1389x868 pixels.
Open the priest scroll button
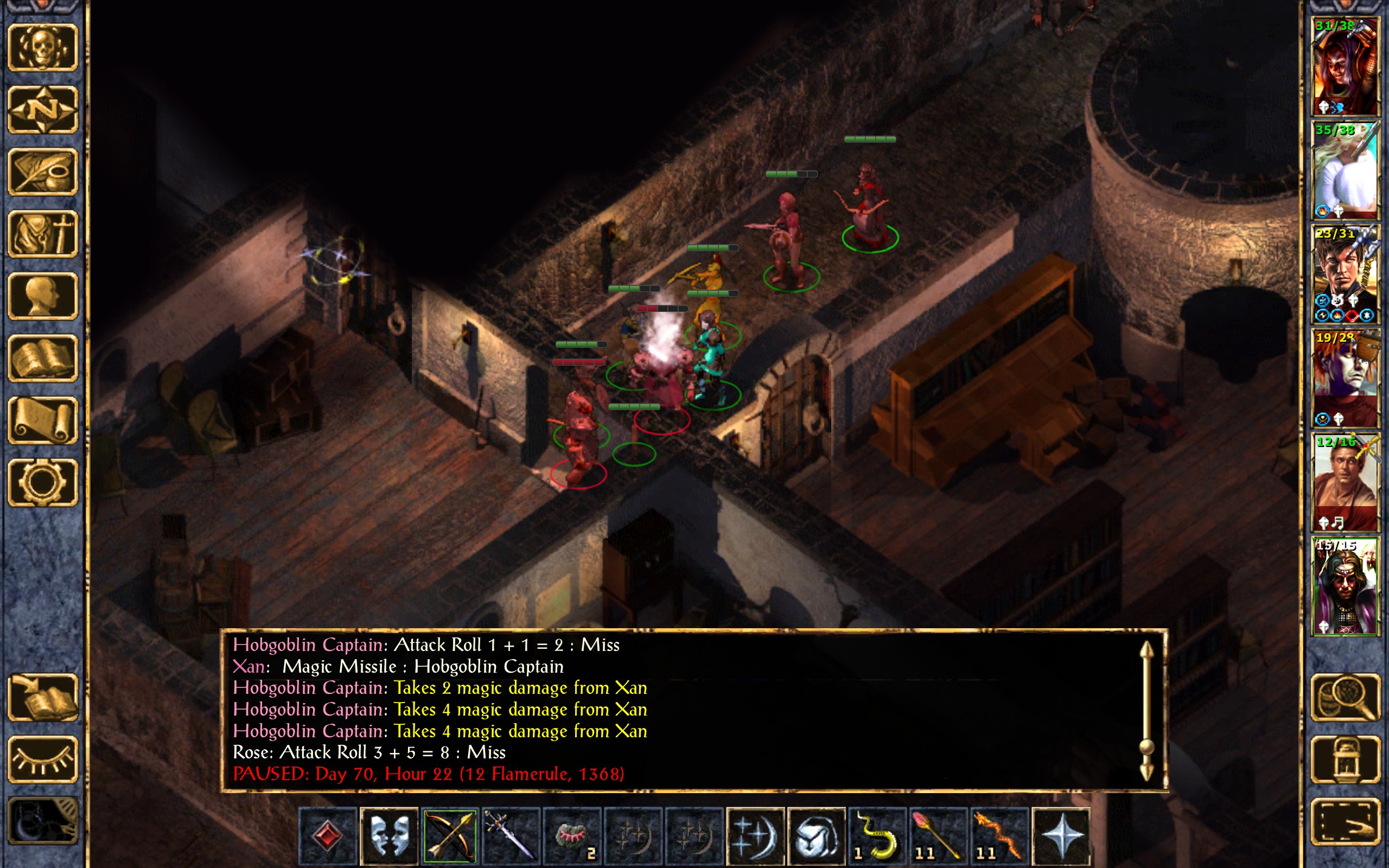pos(43,420)
